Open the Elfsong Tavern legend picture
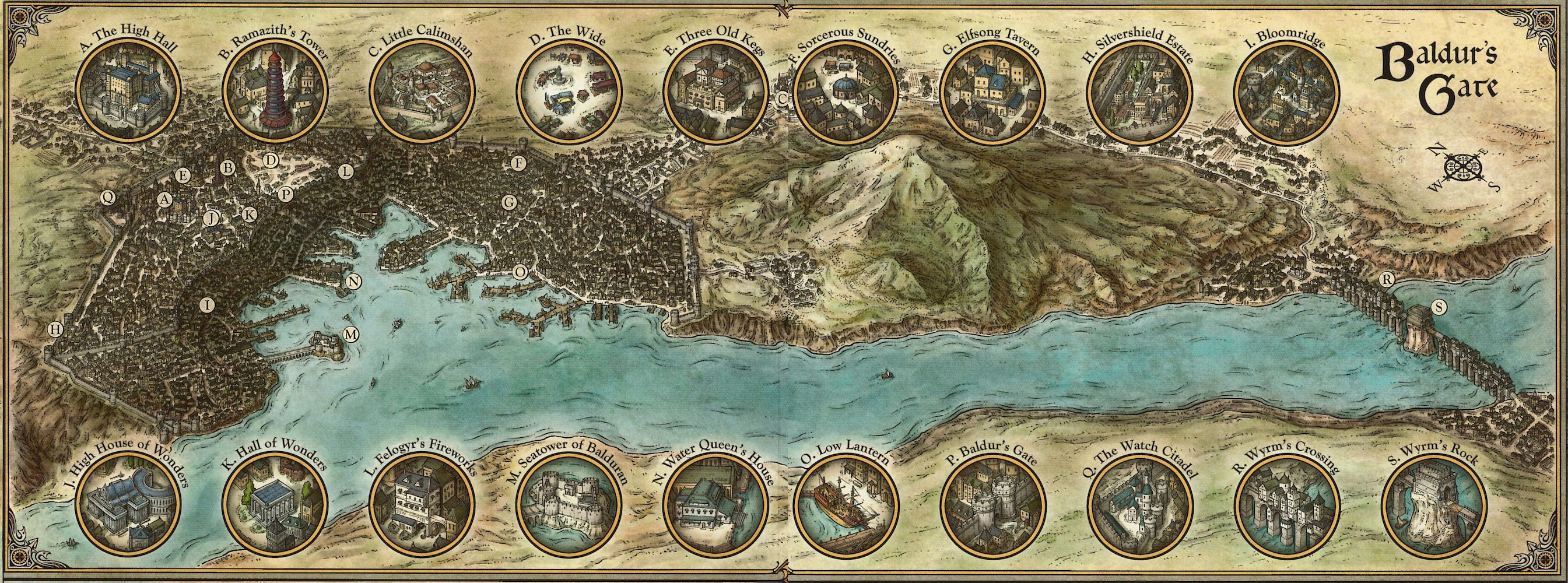This screenshot has width=1568, height=583. coord(990,92)
